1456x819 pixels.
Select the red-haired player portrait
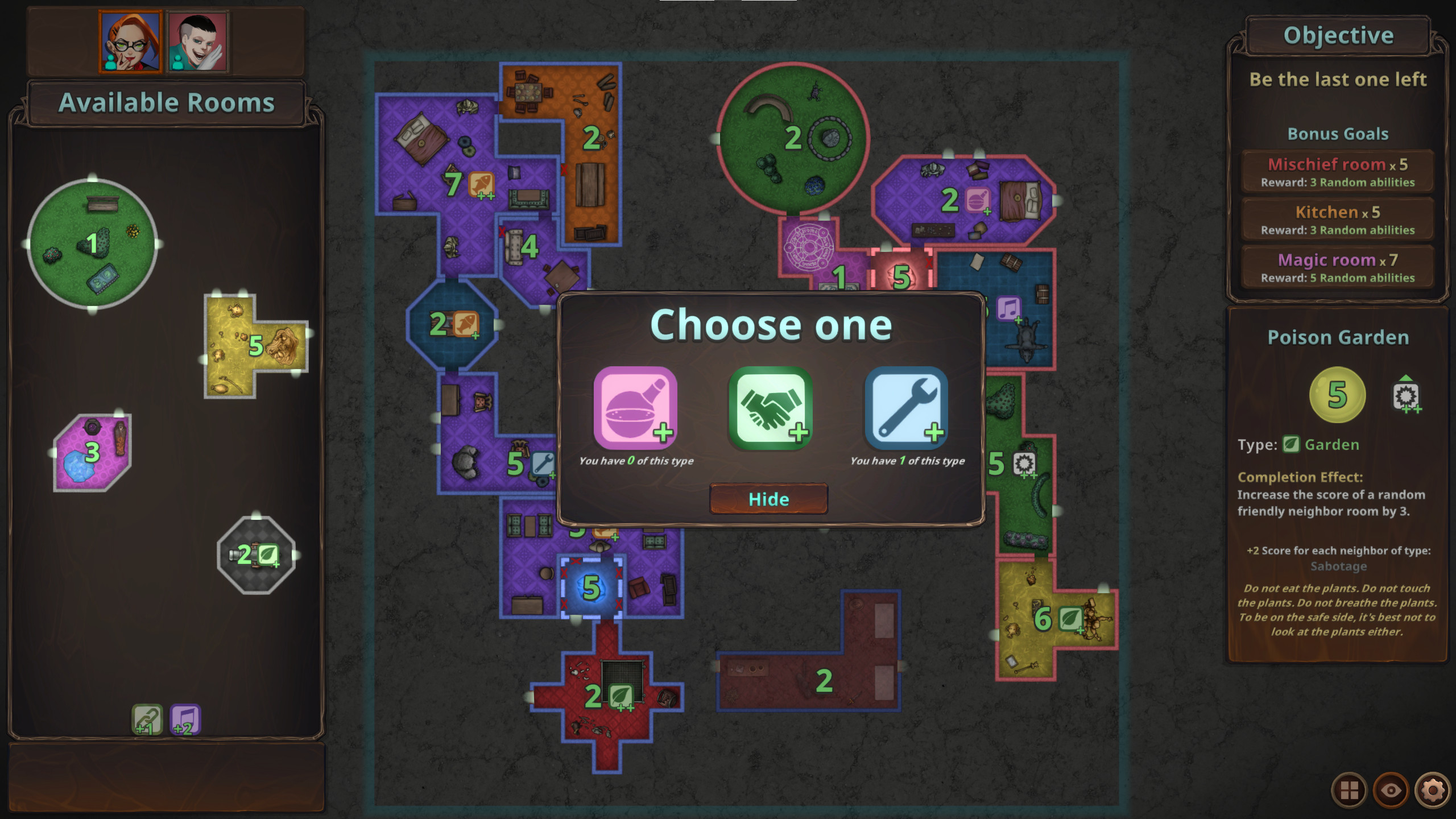[129, 40]
